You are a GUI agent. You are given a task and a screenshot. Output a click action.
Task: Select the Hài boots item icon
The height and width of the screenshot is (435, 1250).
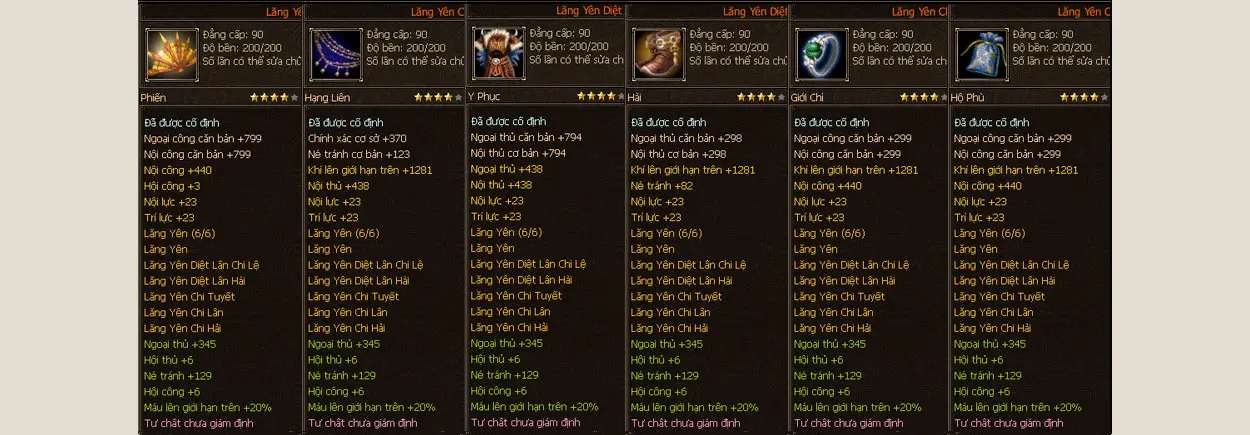coord(658,54)
